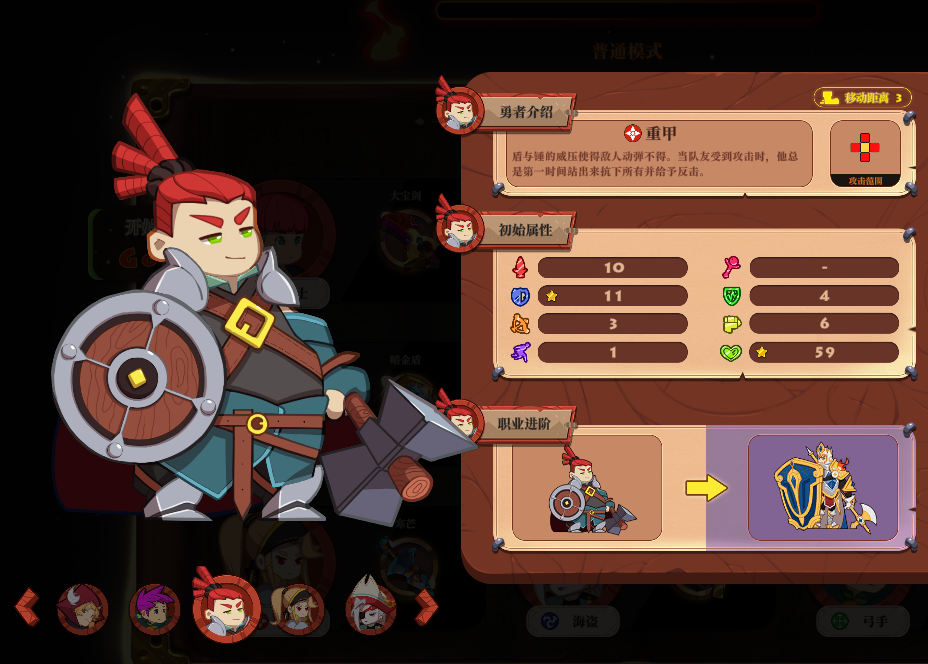The image size is (928, 664).
Task: Click the green heart health stat icon
Action: pos(731,352)
